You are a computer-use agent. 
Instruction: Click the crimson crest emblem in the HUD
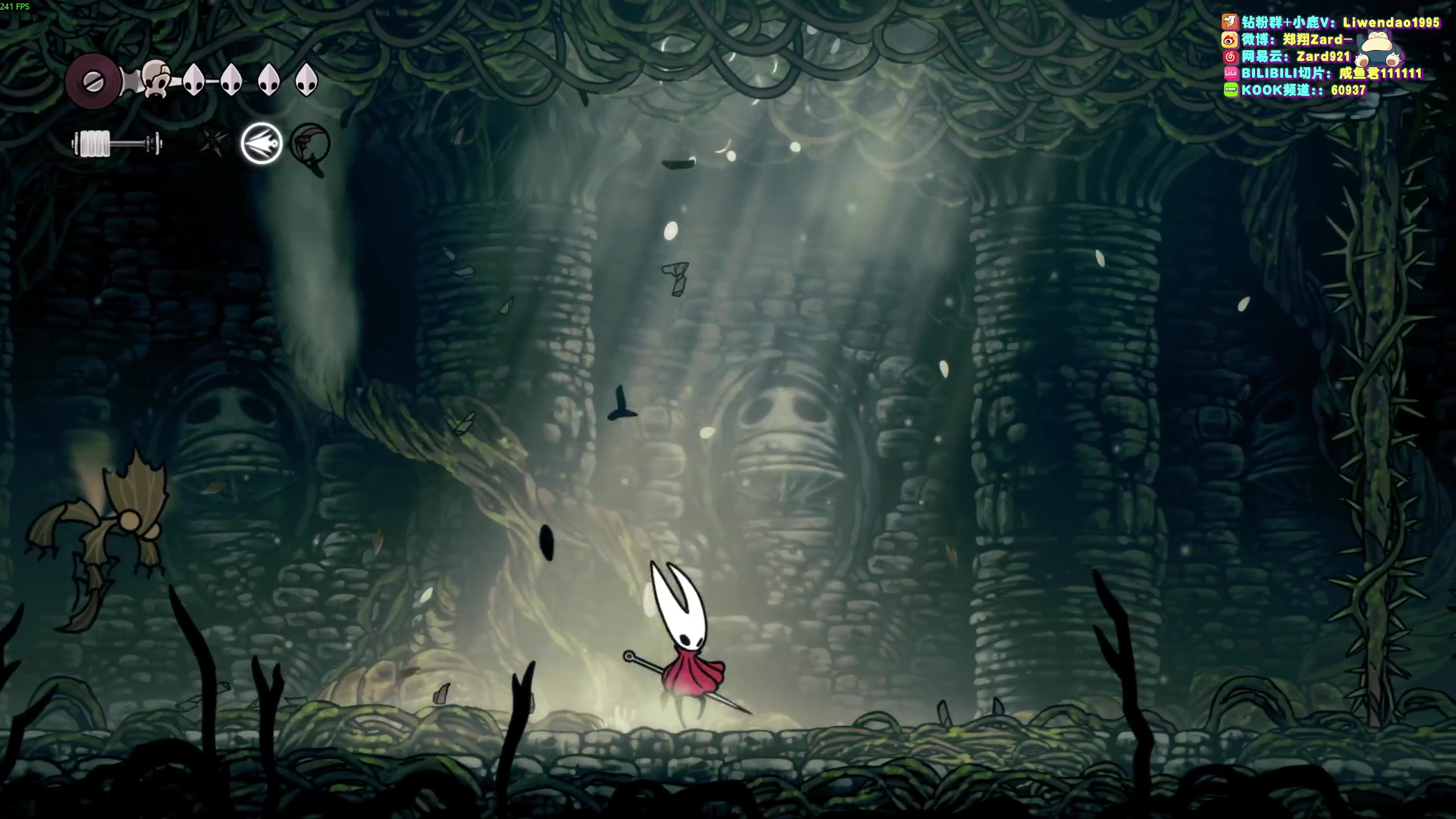[93, 82]
